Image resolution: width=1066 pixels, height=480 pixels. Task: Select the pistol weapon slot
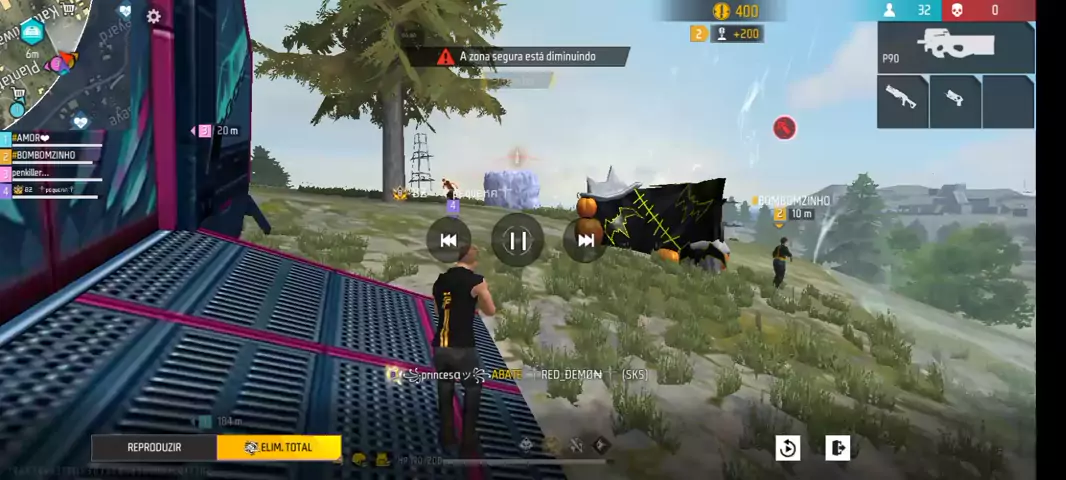955,101
